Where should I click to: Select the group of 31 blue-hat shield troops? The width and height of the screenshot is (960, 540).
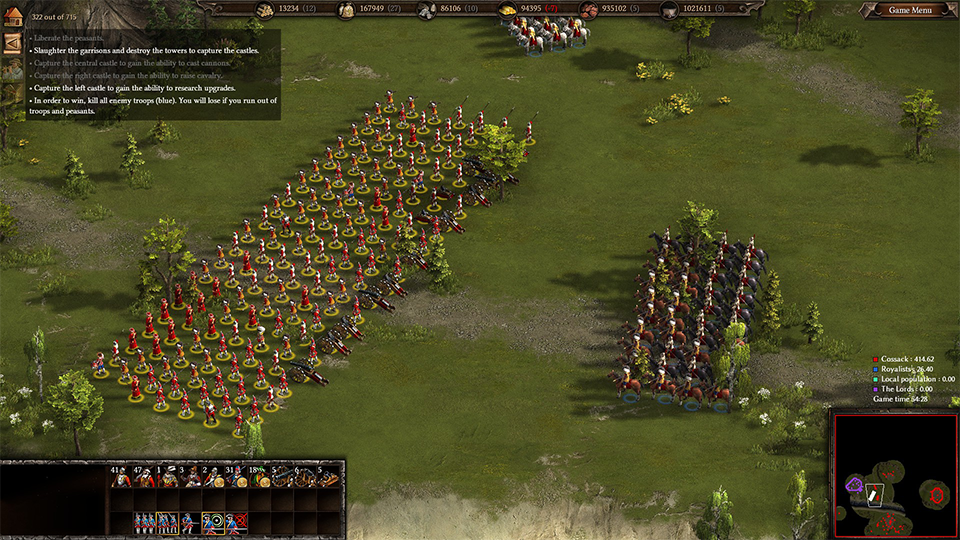coord(237,479)
